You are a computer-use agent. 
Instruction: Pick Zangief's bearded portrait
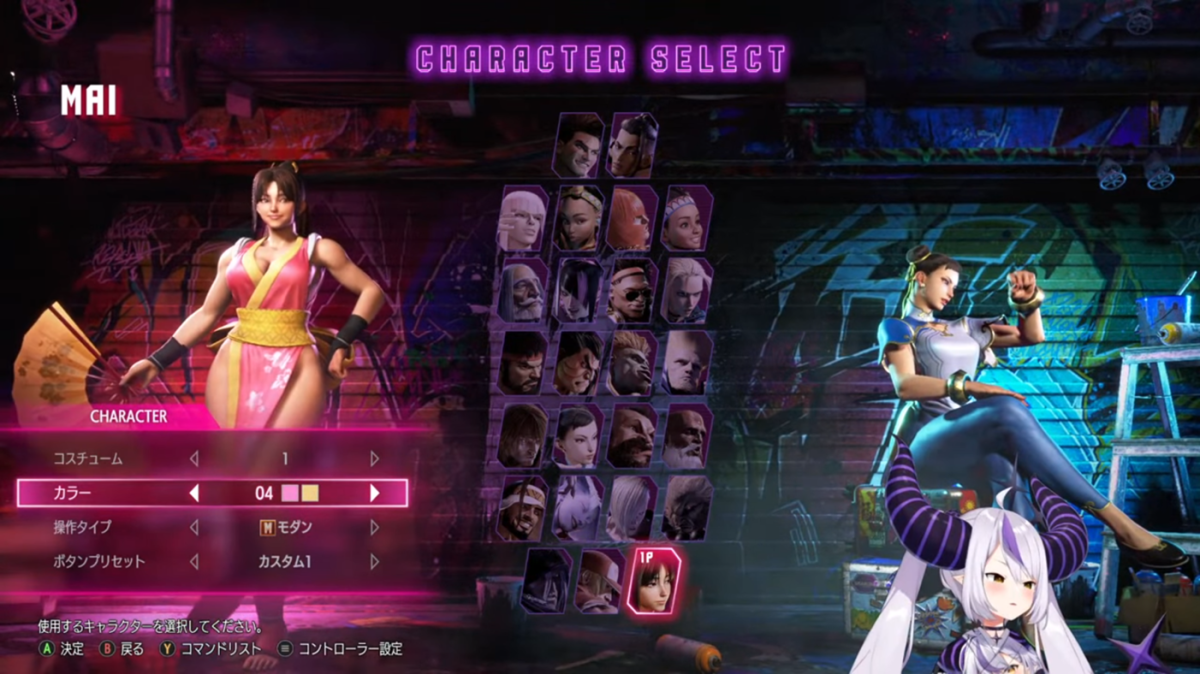tap(632, 437)
